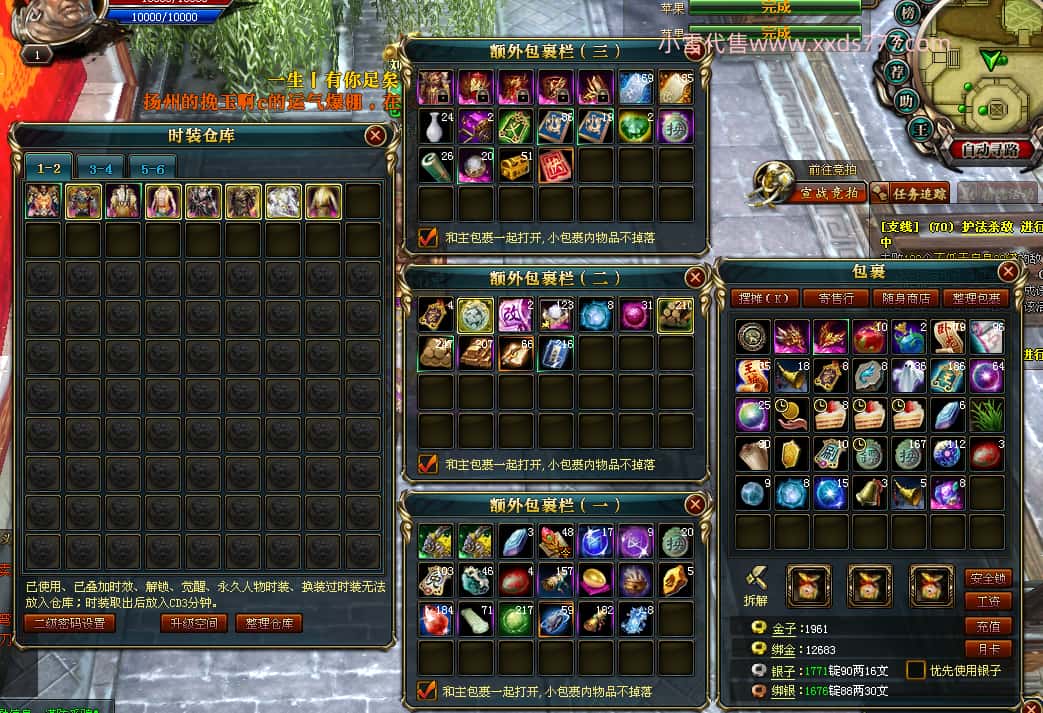Close the 时装仓库 wardrobe window
The width and height of the screenshot is (1043, 713).
(375, 136)
